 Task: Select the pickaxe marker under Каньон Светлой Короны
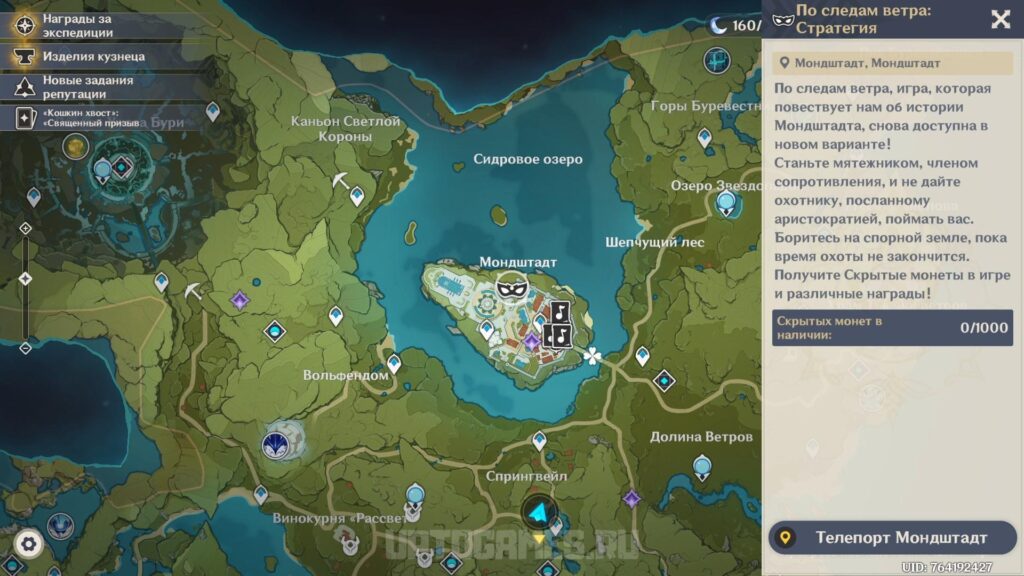[x=341, y=182]
